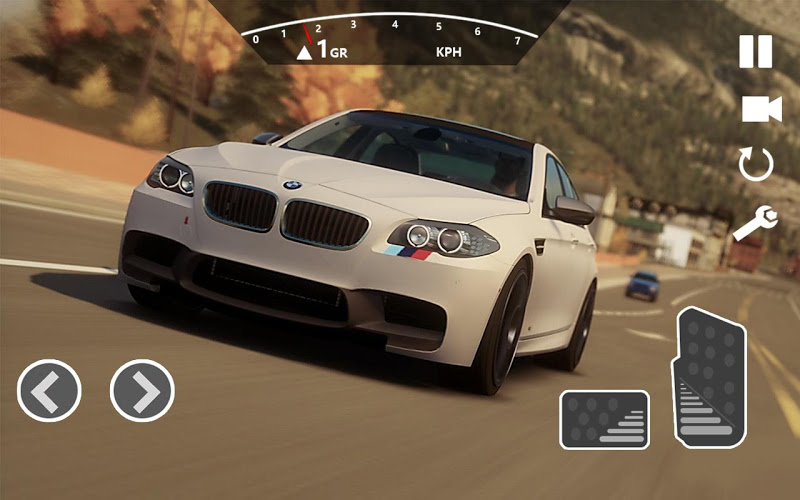Open settings via the wrench icon

coord(755,224)
